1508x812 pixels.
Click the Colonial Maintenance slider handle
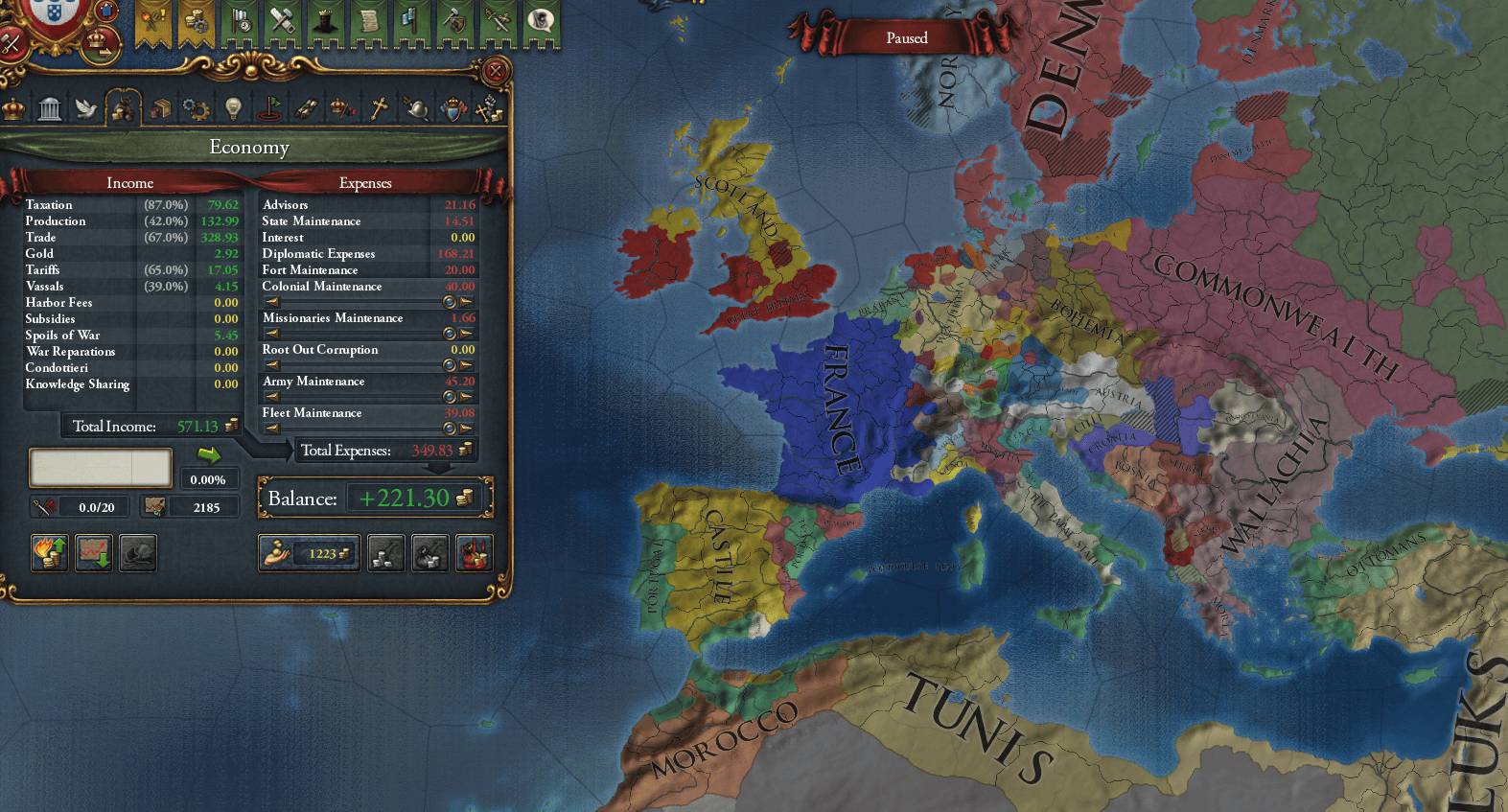[449, 302]
